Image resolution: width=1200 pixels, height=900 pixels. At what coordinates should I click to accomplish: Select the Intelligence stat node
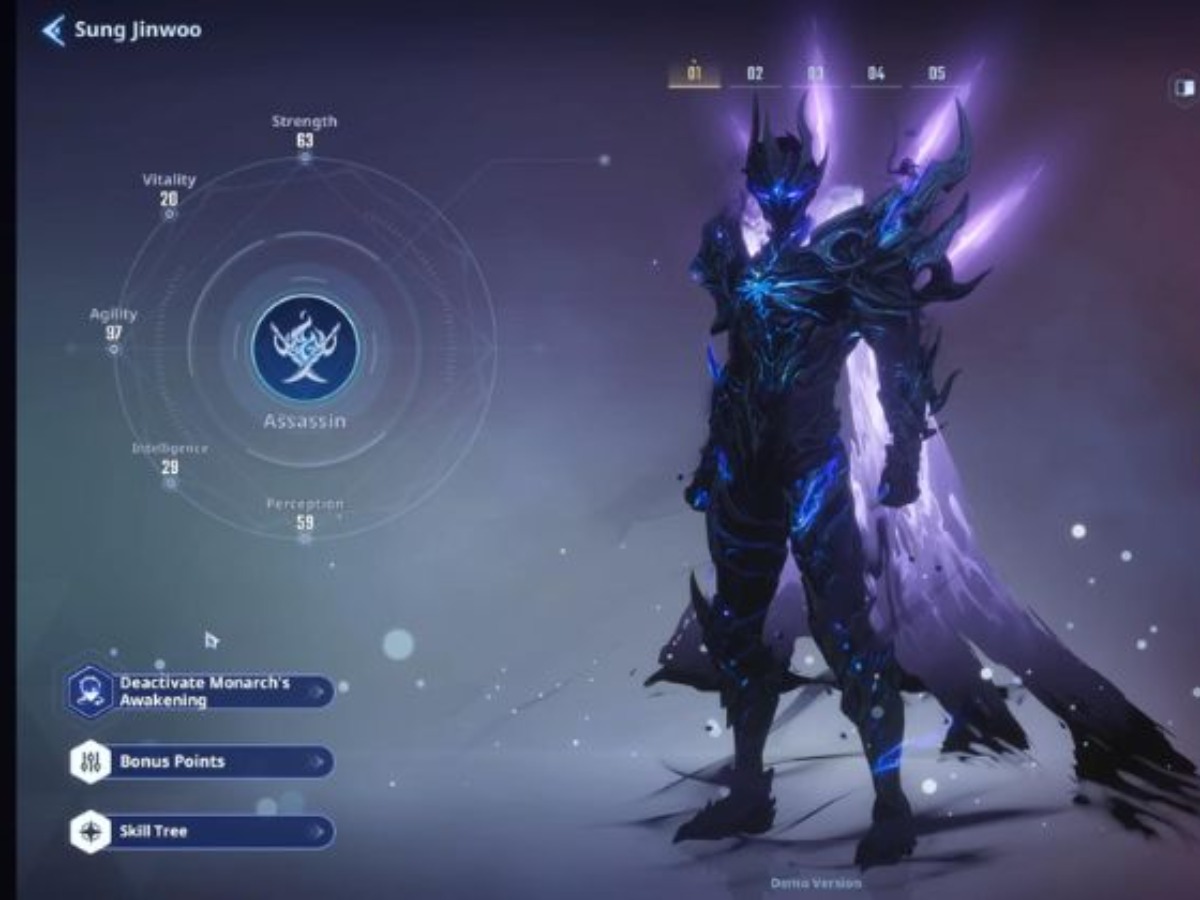[x=170, y=483]
